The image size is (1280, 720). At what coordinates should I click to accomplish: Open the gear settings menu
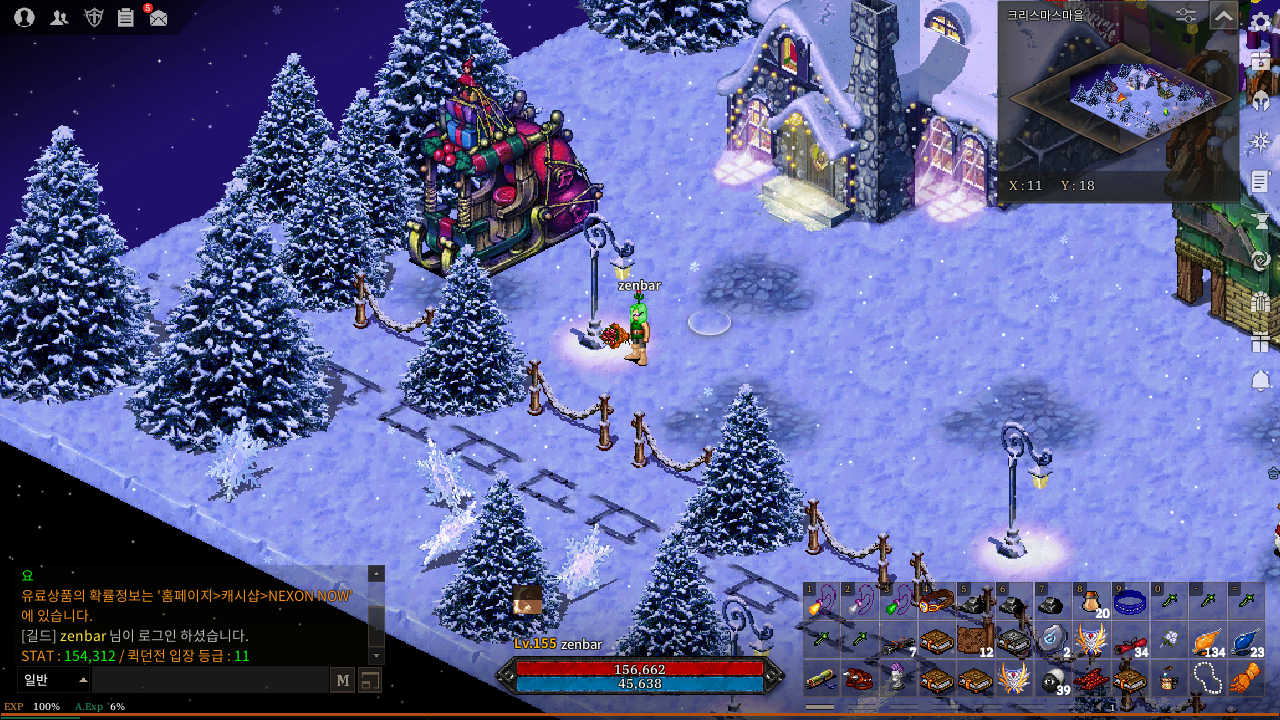(1261, 22)
